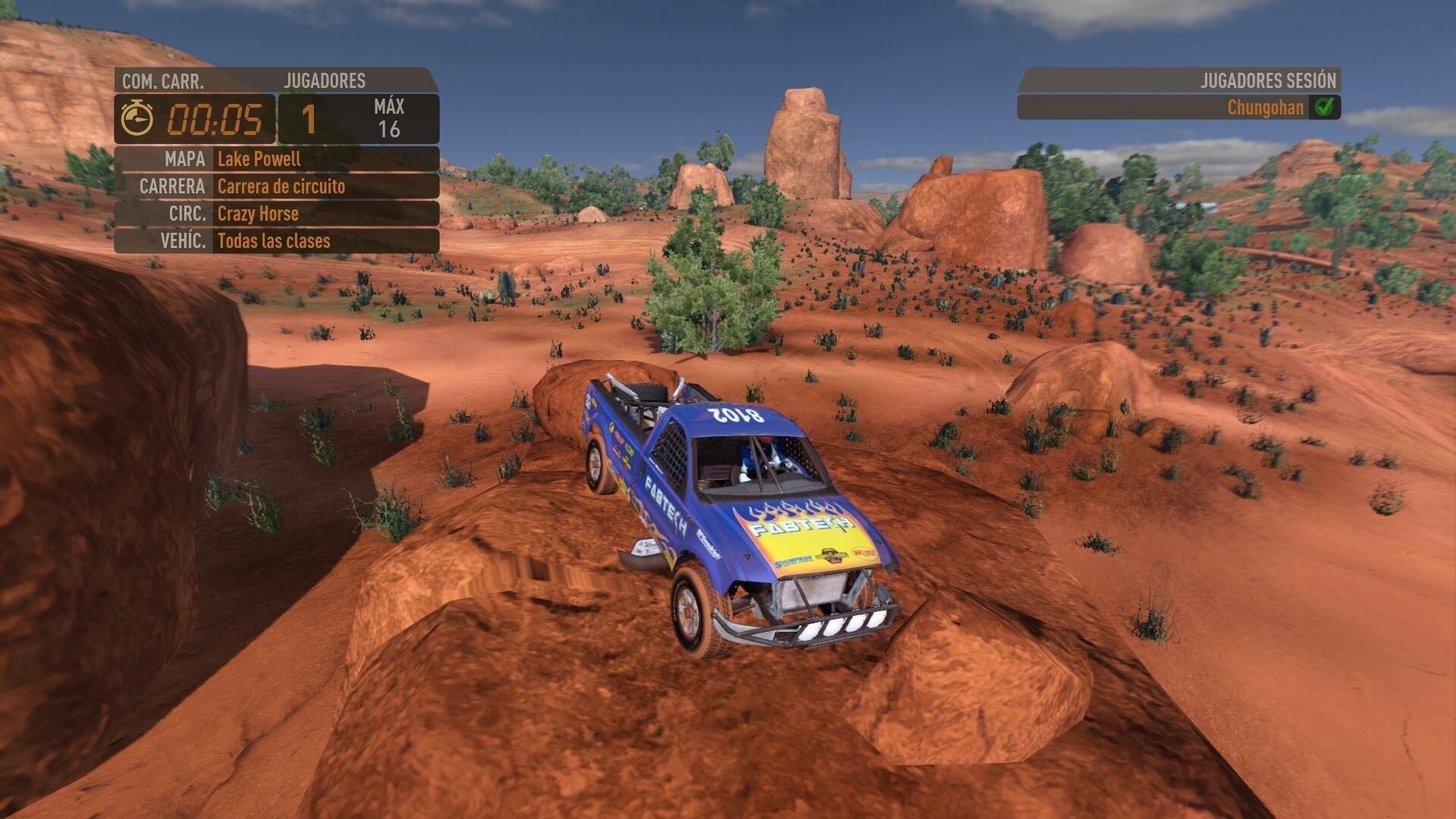Open the Todas las clases vehicle row

[277, 241]
